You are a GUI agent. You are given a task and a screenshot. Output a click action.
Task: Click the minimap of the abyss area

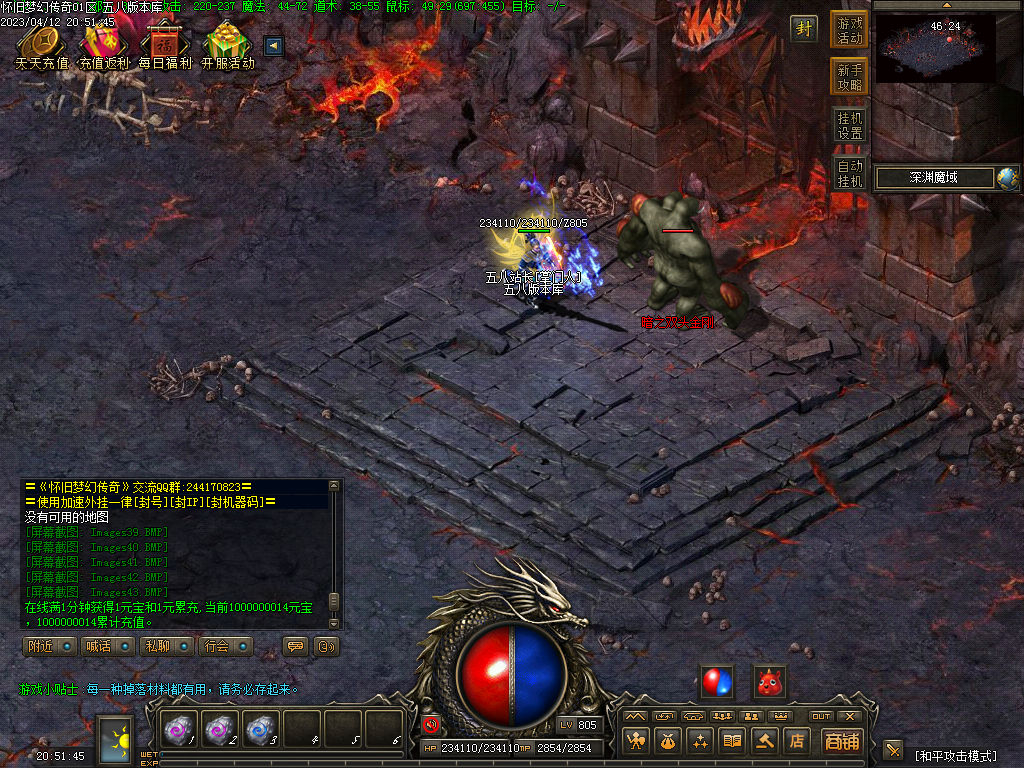point(936,48)
